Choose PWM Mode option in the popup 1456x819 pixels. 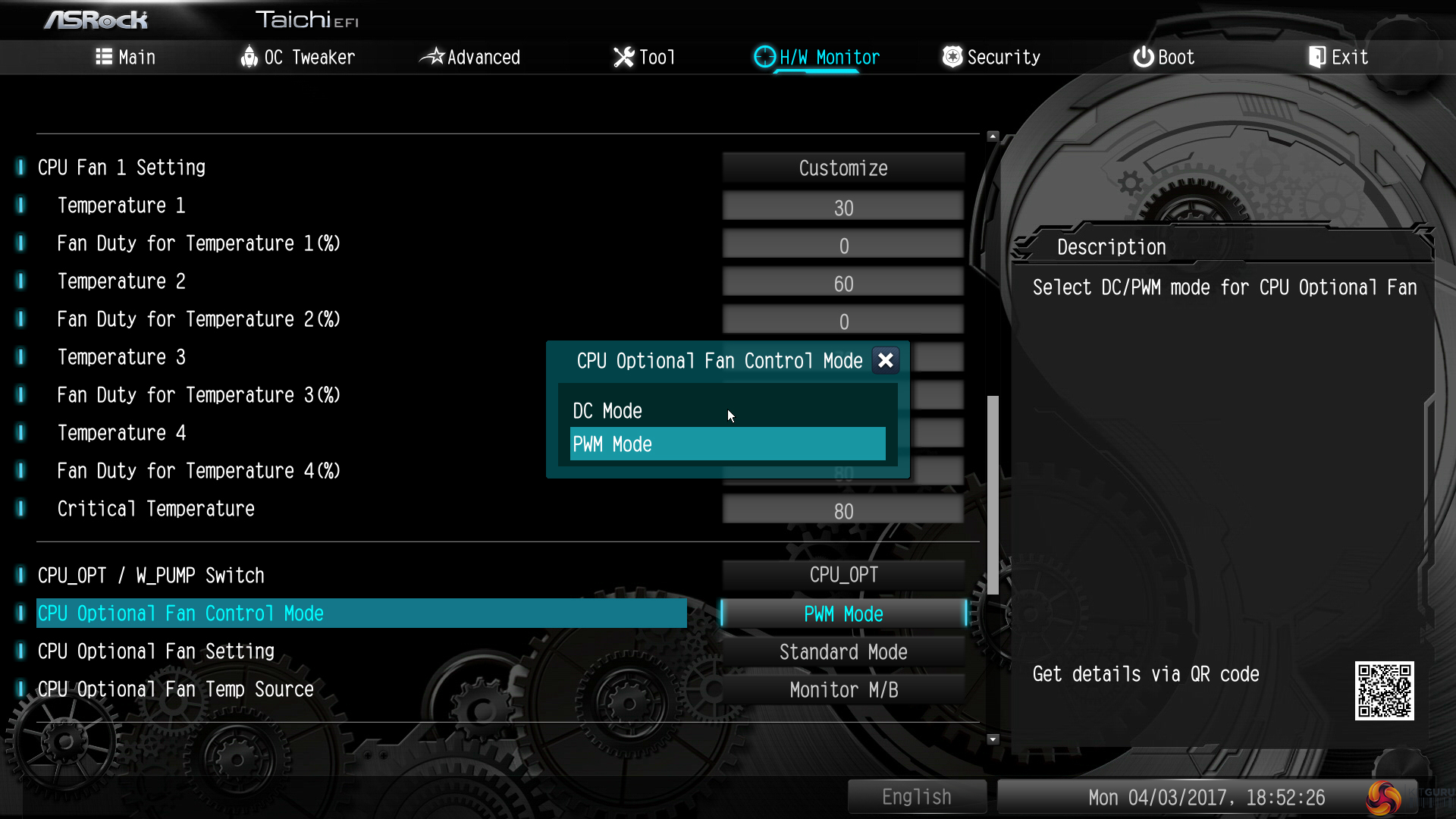726,444
